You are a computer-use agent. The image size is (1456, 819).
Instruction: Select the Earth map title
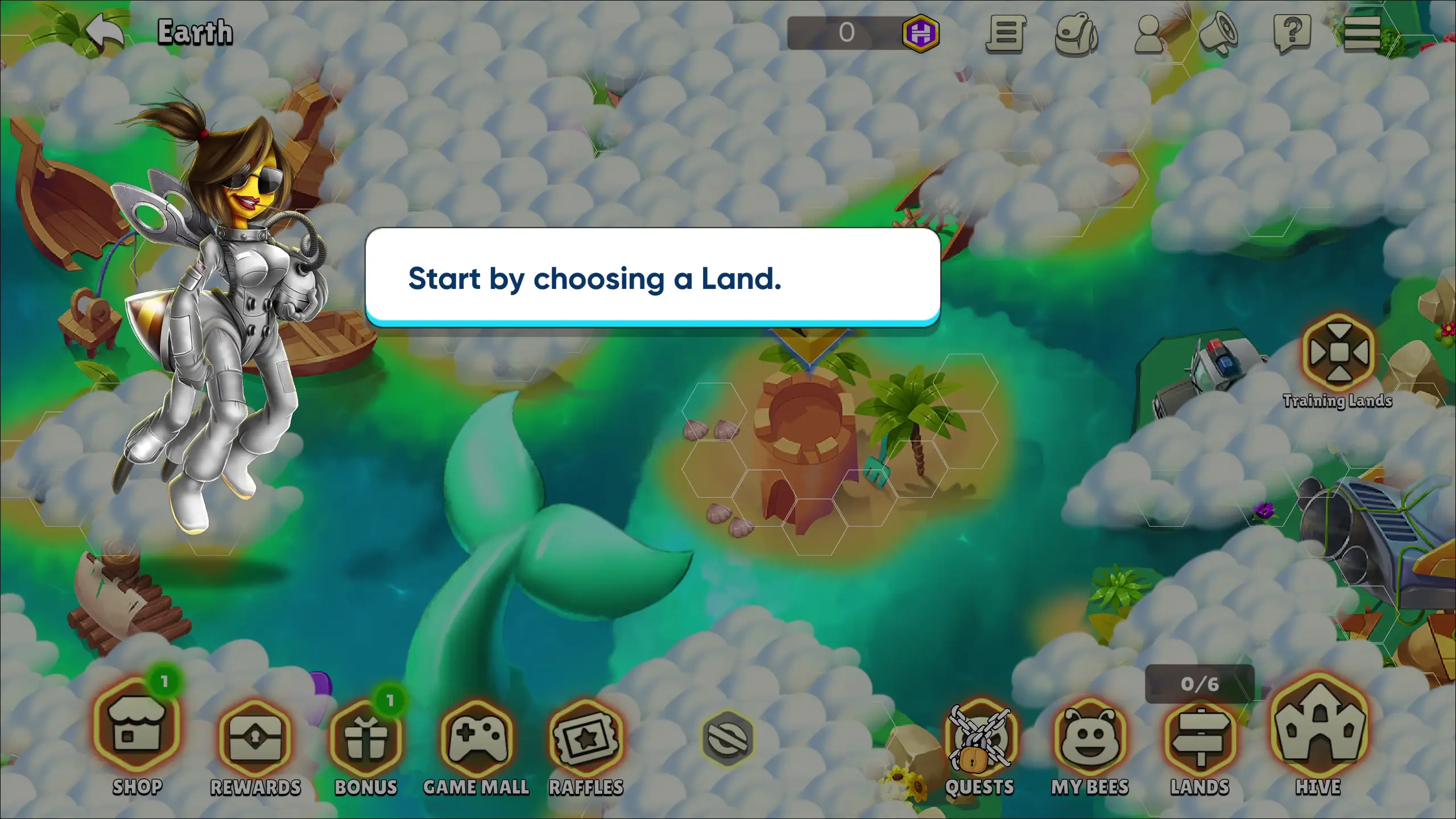point(194,31)
